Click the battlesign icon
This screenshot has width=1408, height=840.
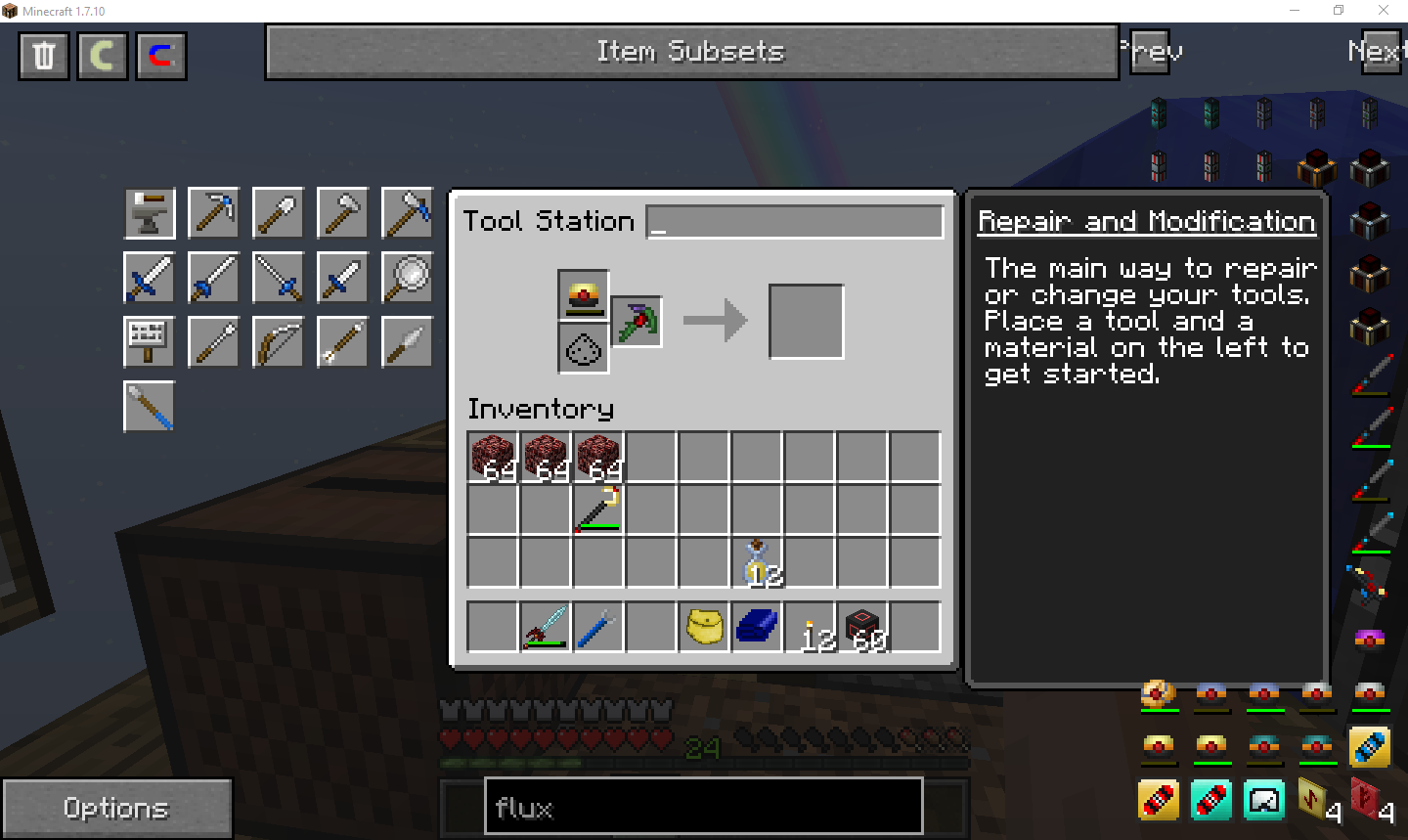(149, 341)
